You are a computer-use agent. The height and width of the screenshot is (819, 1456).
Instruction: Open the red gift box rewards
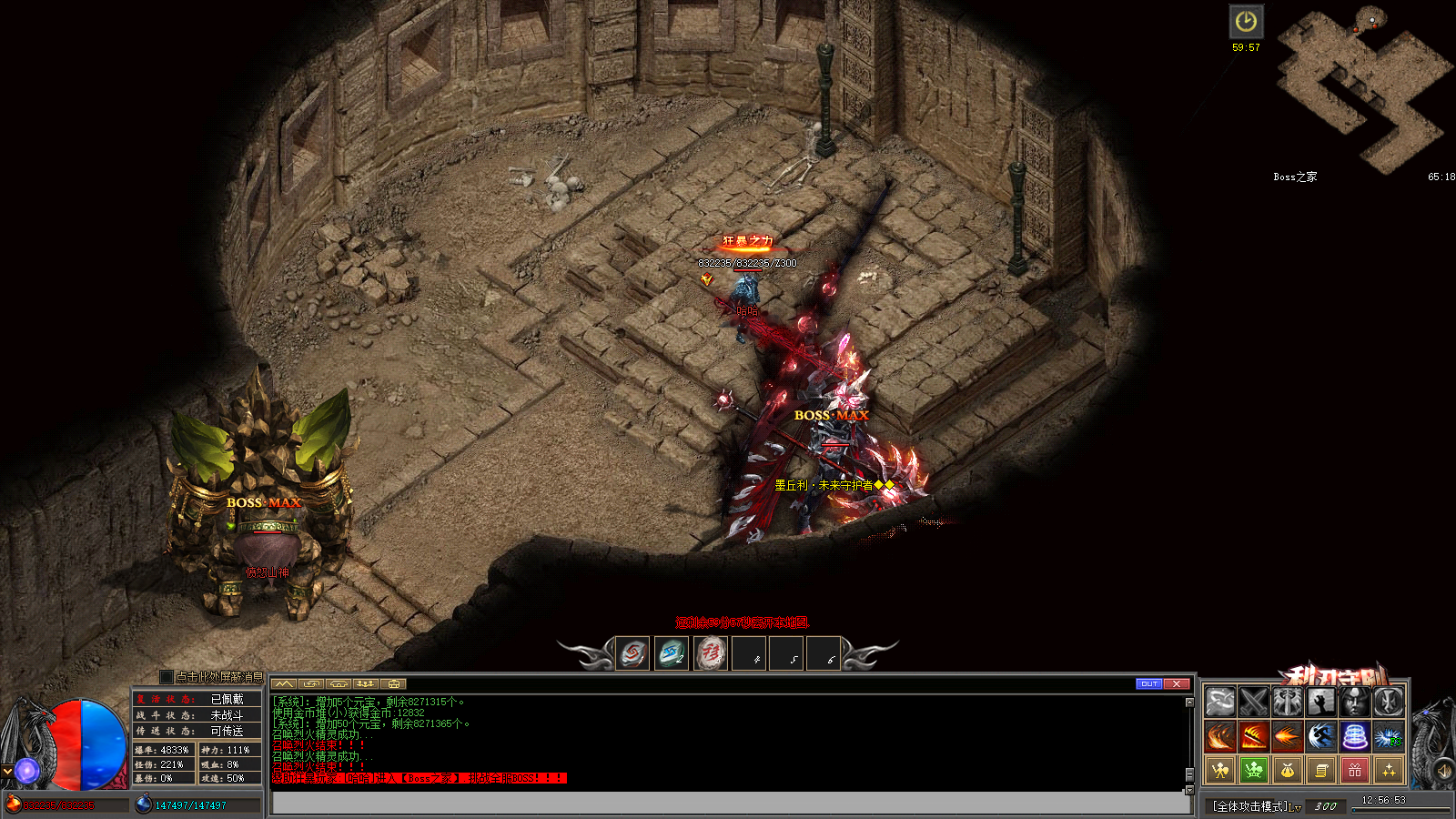pos(1355,770)
